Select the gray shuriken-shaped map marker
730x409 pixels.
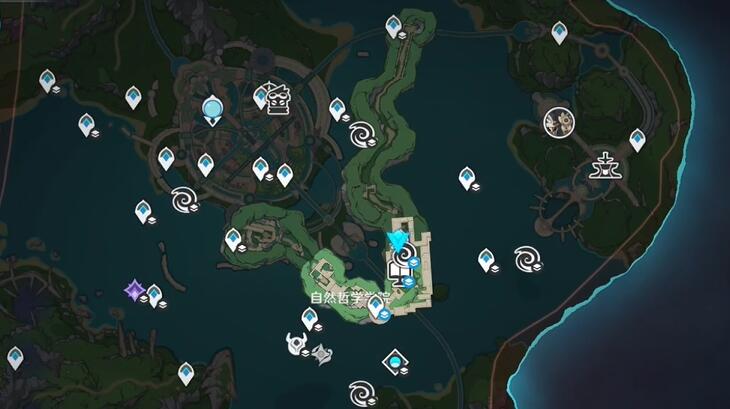321,353
